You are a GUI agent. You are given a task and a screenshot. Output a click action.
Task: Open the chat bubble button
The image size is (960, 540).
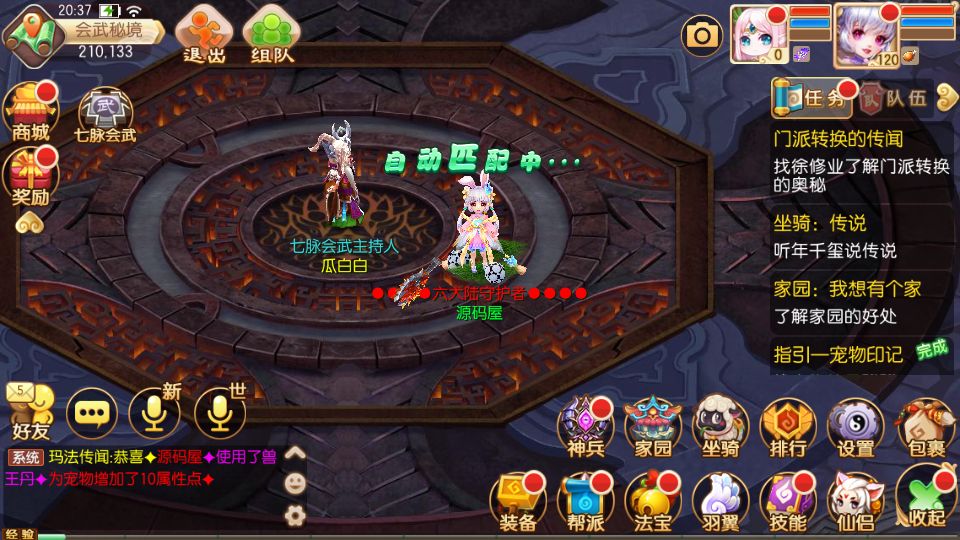pyautogui.click(x=92, y=412)
